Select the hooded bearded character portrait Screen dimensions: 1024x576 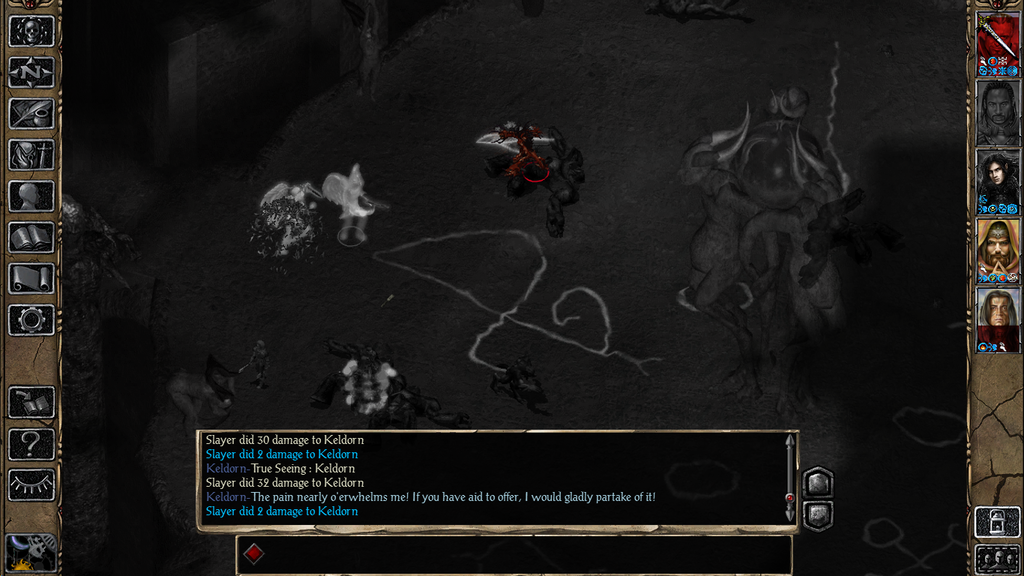click(997, 250)
